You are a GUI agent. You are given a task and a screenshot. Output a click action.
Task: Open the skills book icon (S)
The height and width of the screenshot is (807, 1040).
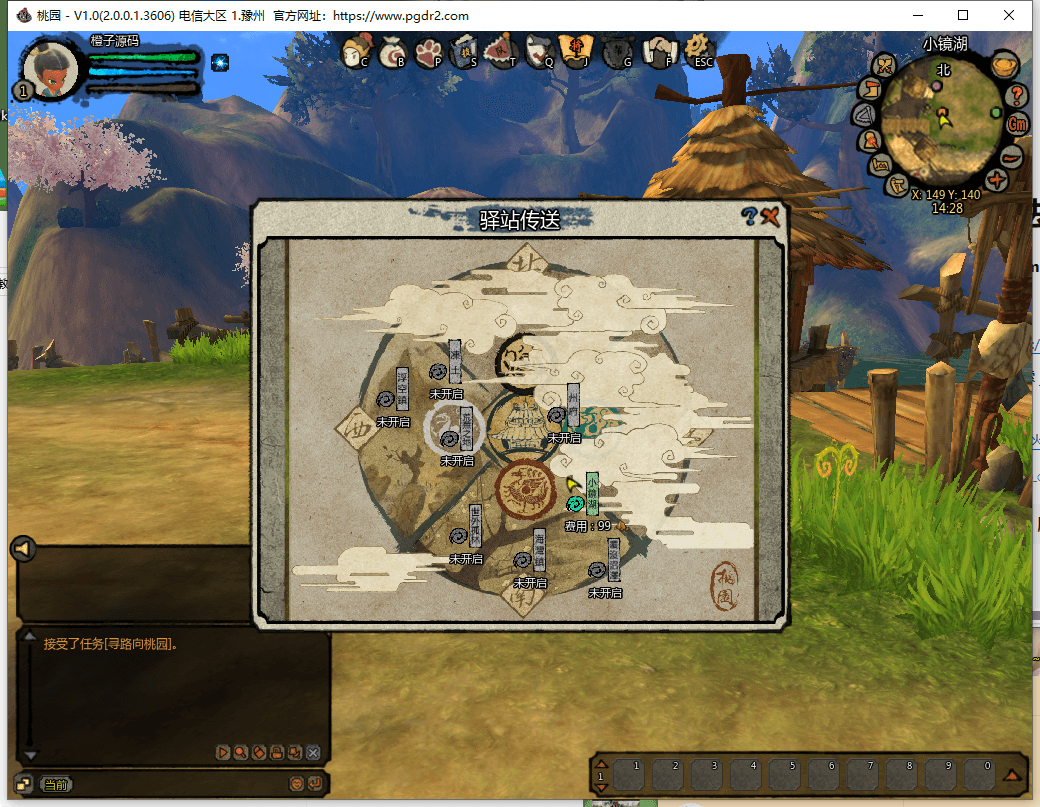[466, 51]
